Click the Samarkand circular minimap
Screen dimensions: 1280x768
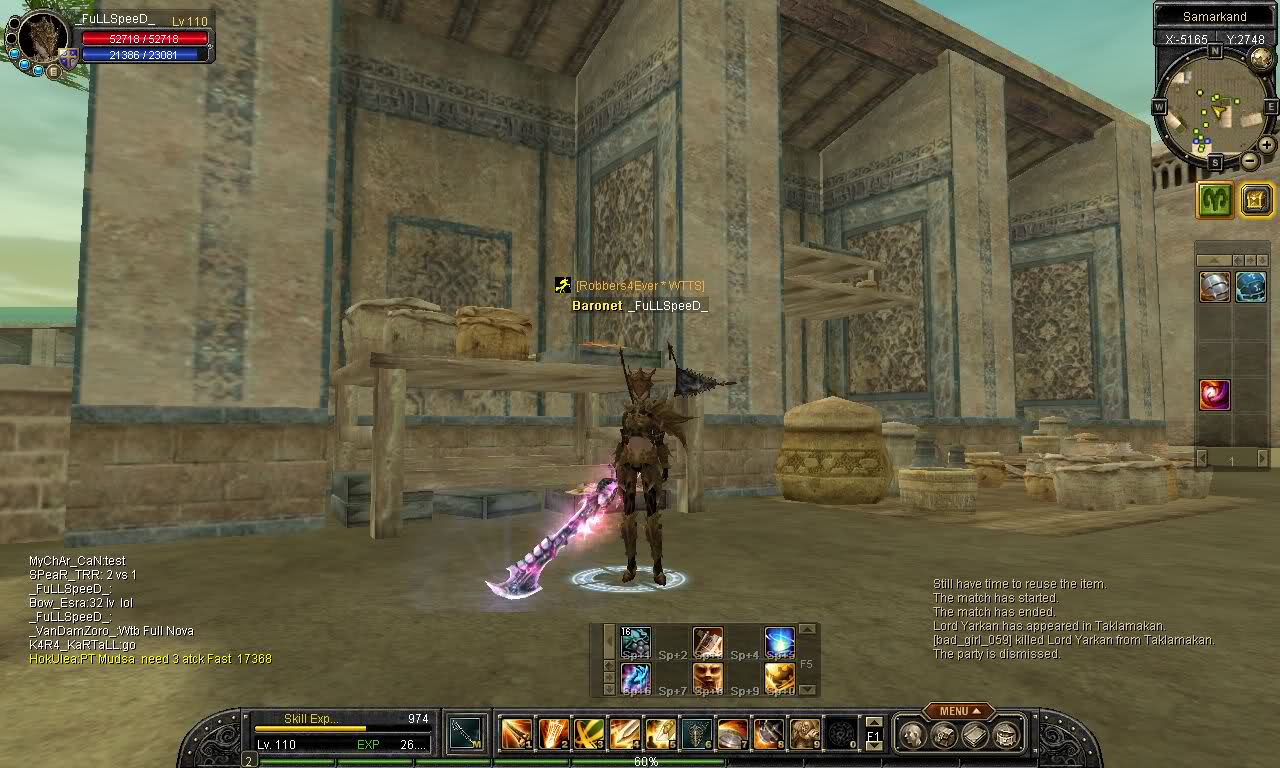[1213, 107]
